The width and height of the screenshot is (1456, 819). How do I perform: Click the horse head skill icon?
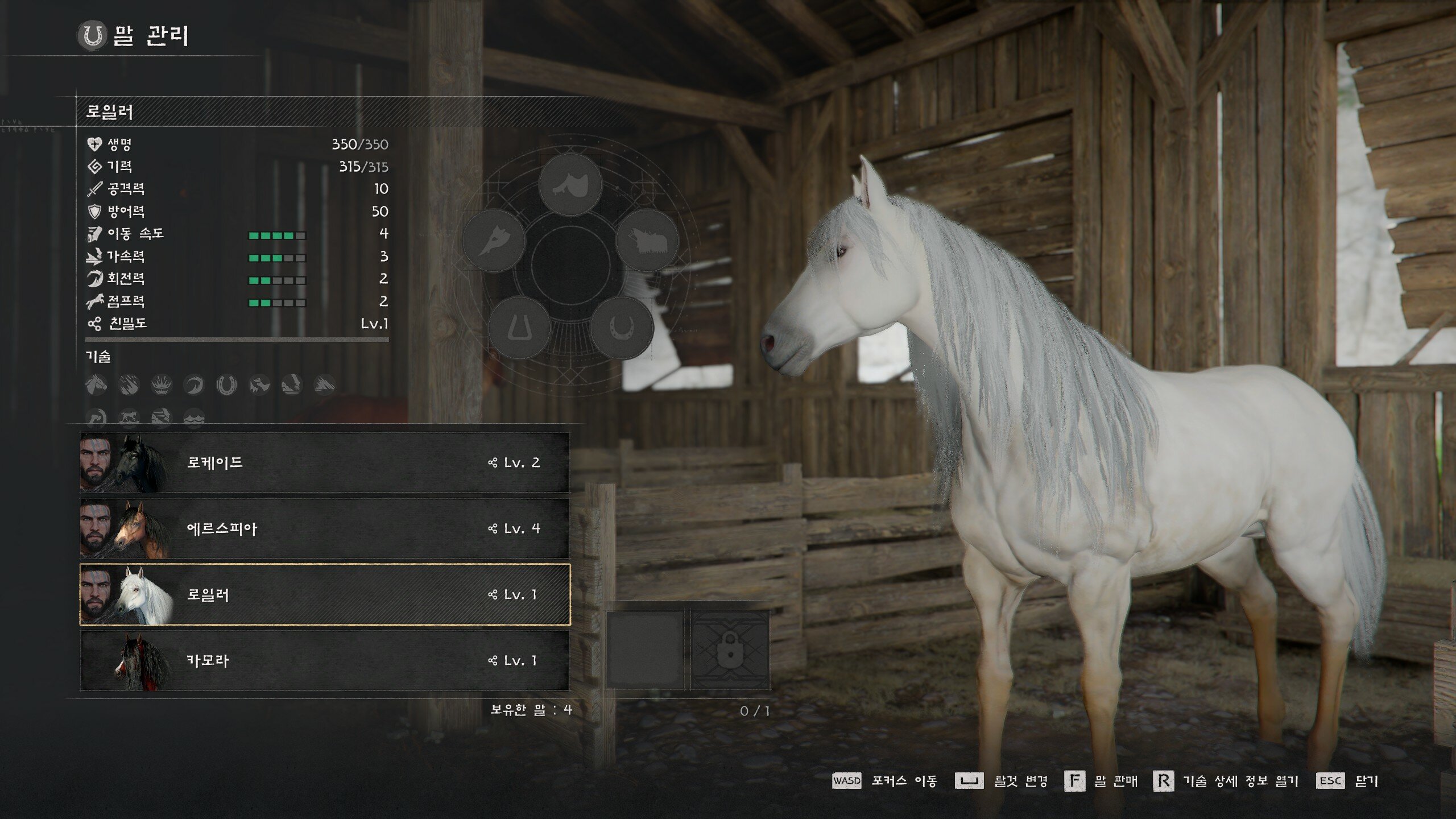coord(96,385)
